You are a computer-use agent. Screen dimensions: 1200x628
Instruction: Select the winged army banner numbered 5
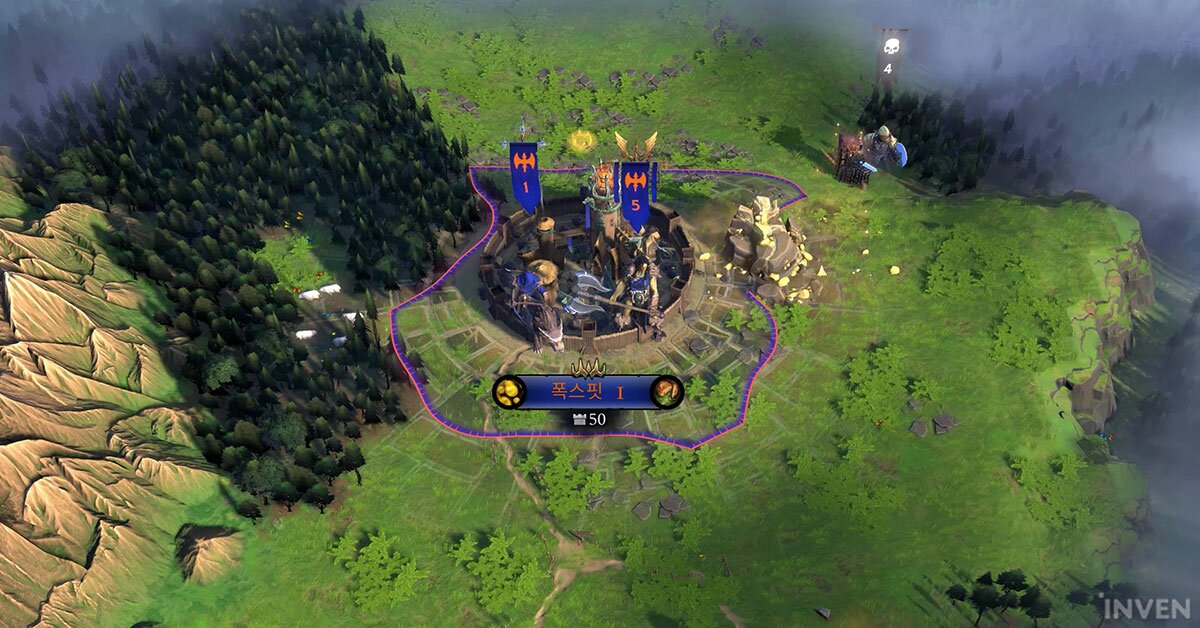click(x=635, y=190)
